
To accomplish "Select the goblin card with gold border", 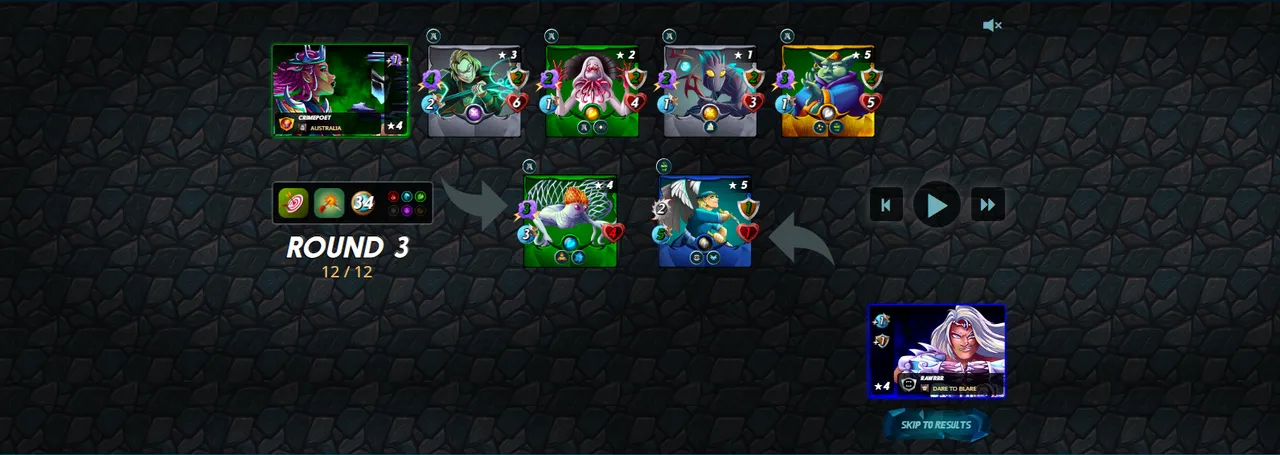I will tap(828, 90).
